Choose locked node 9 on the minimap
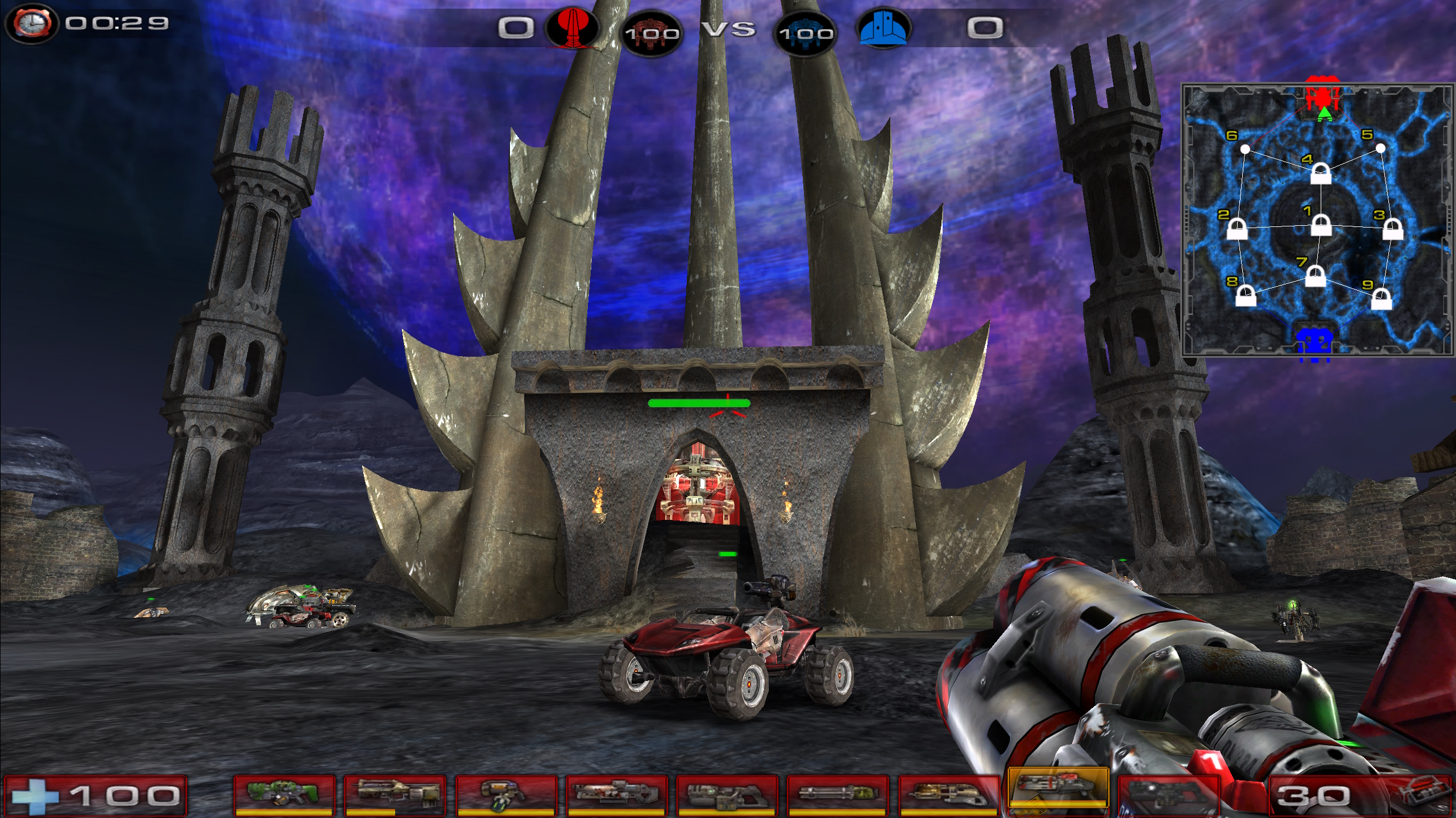The image size is (1456, 818). 1382,299
